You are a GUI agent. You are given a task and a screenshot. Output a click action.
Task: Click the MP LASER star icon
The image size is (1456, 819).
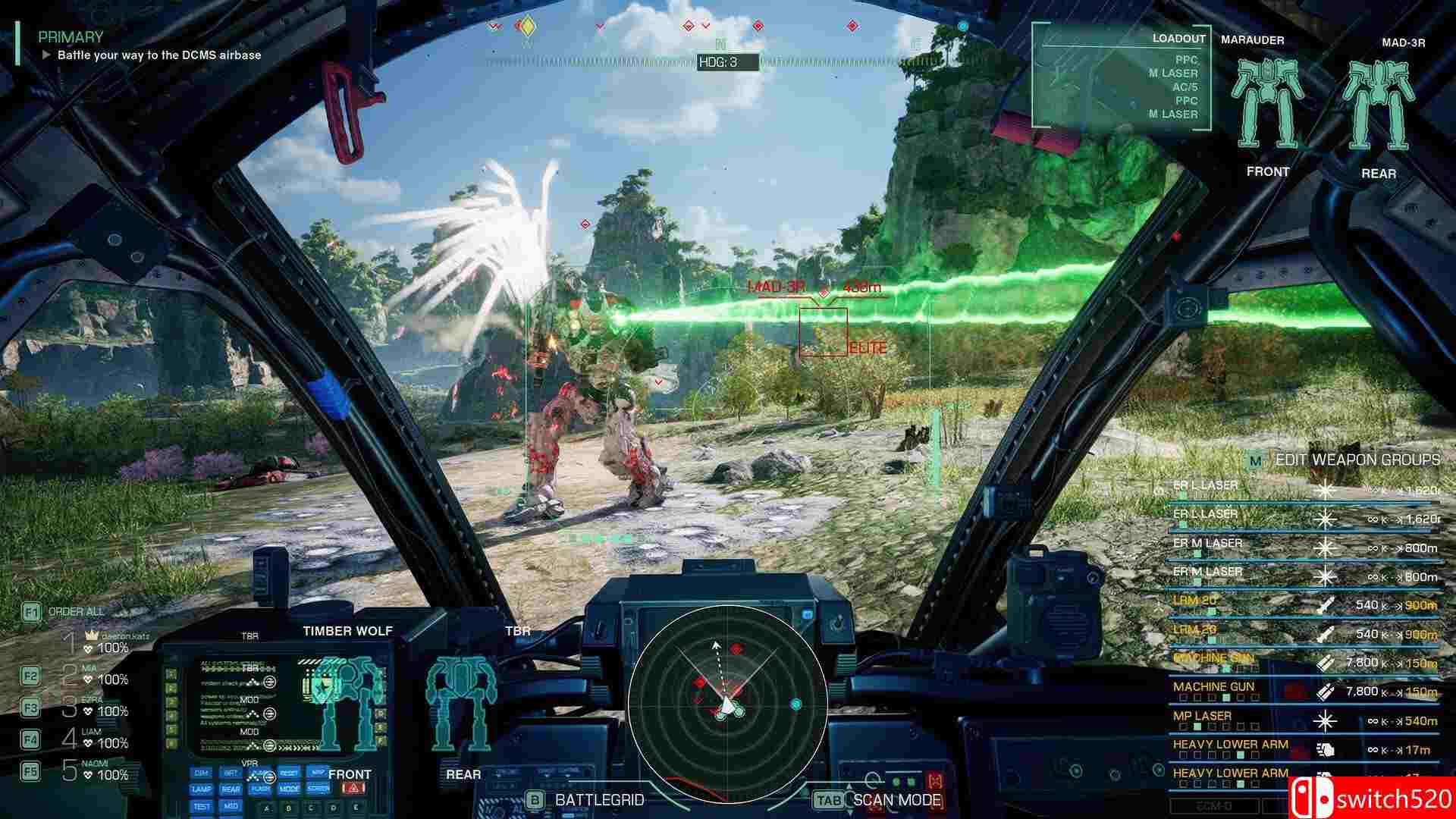pyautogui.click(x=1326, y=722)
